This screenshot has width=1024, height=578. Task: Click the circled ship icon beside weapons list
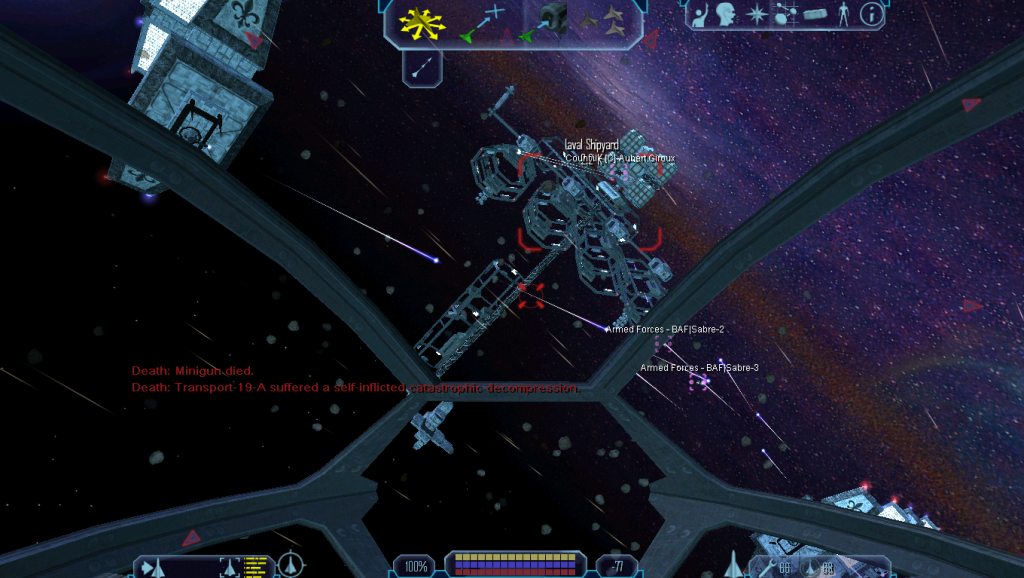pos(290,566)
